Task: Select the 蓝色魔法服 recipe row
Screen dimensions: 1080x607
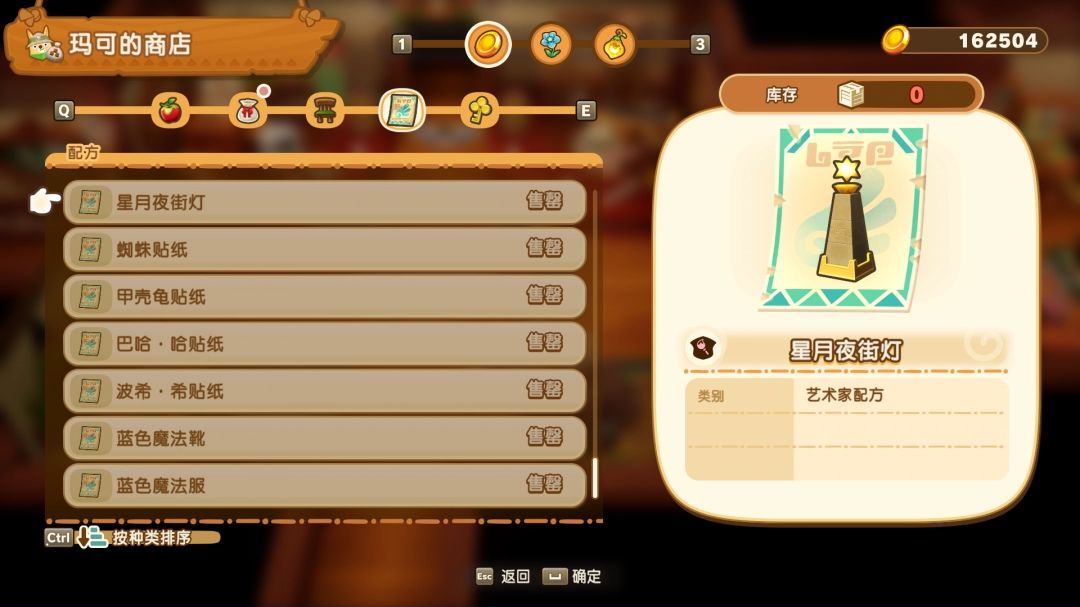Action: pos(324,485)
